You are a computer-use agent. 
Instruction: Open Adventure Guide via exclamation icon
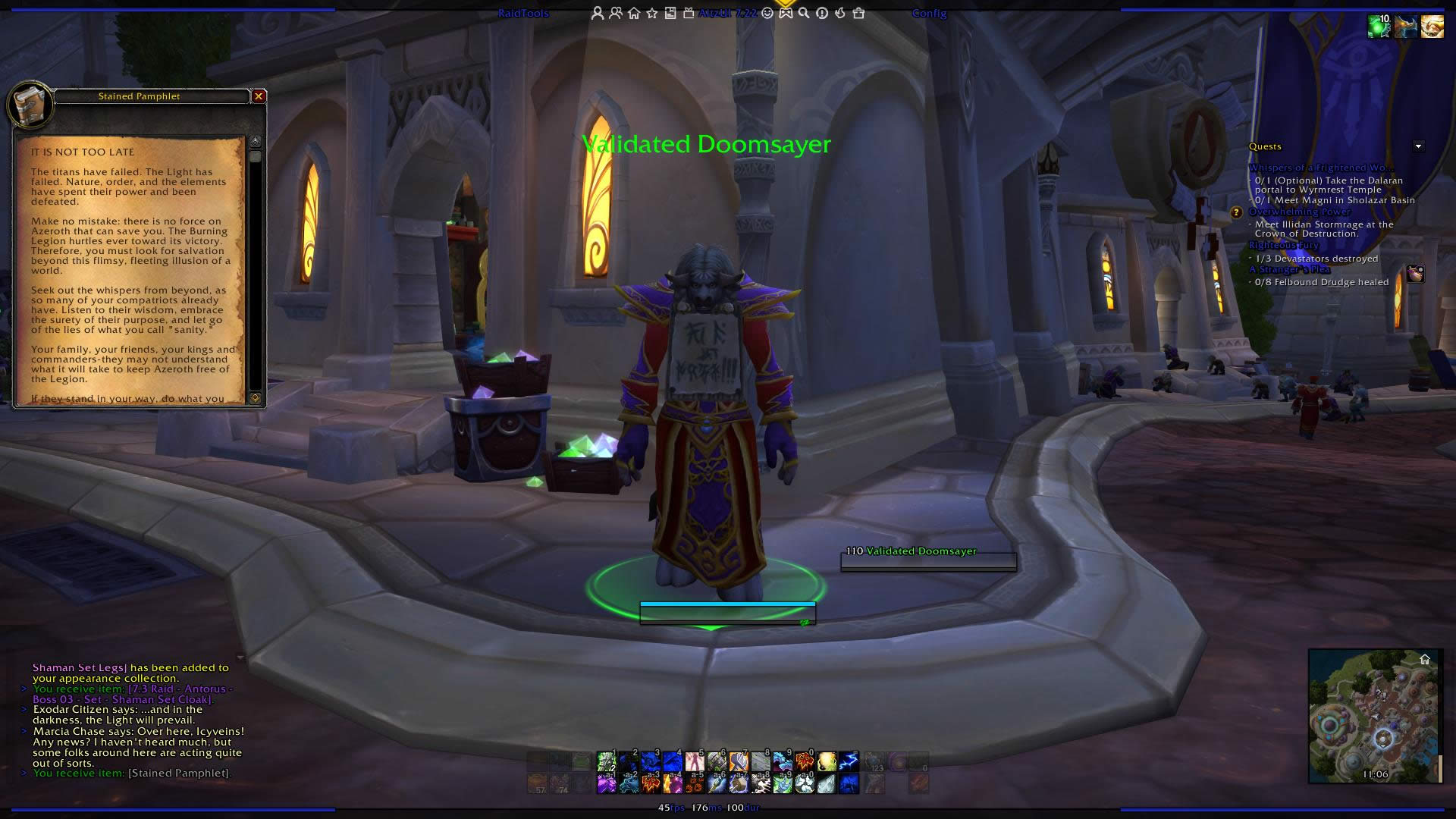(x=821, y=13)
